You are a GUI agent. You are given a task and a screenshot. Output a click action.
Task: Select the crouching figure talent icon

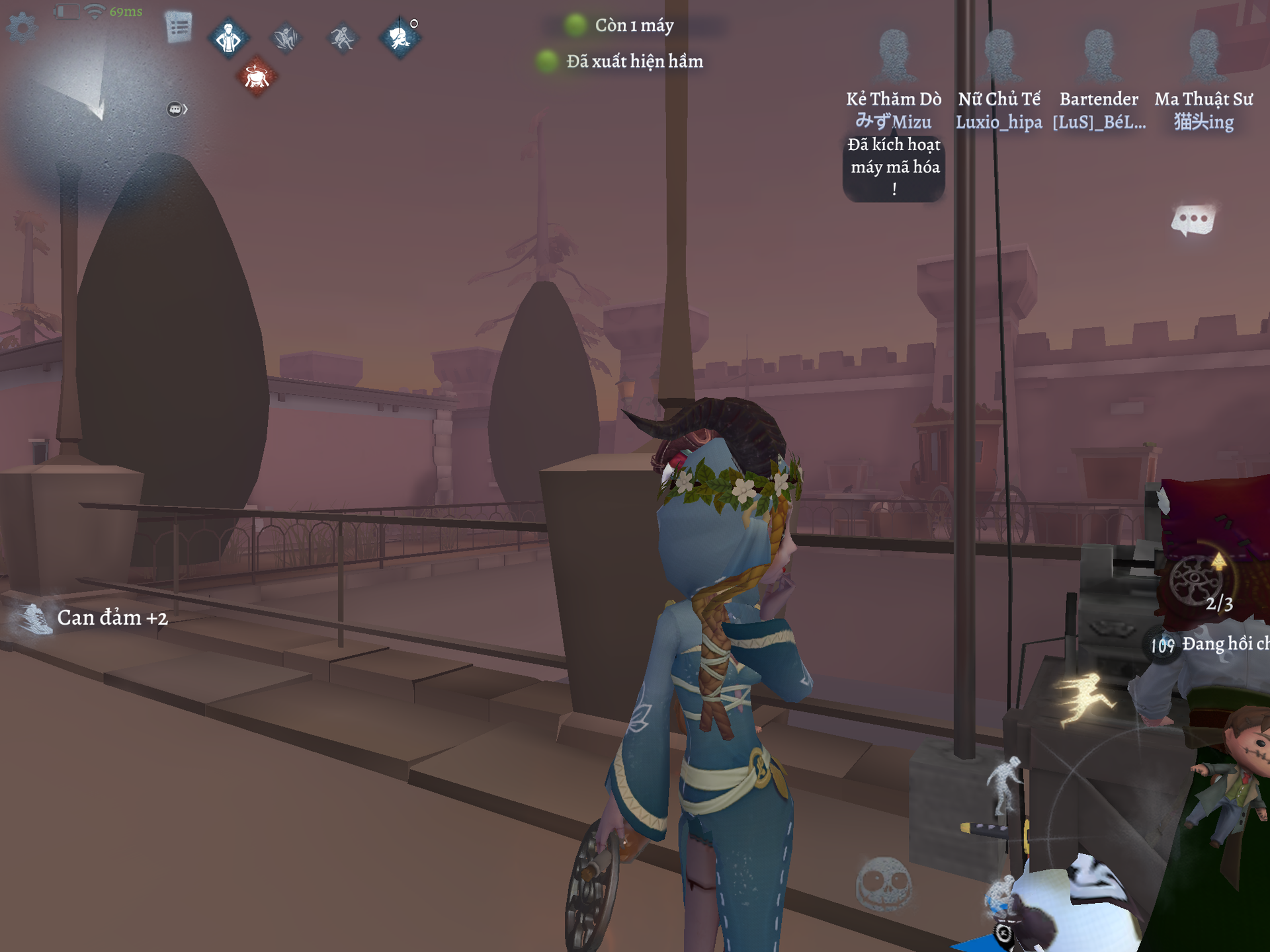point(286,38)
